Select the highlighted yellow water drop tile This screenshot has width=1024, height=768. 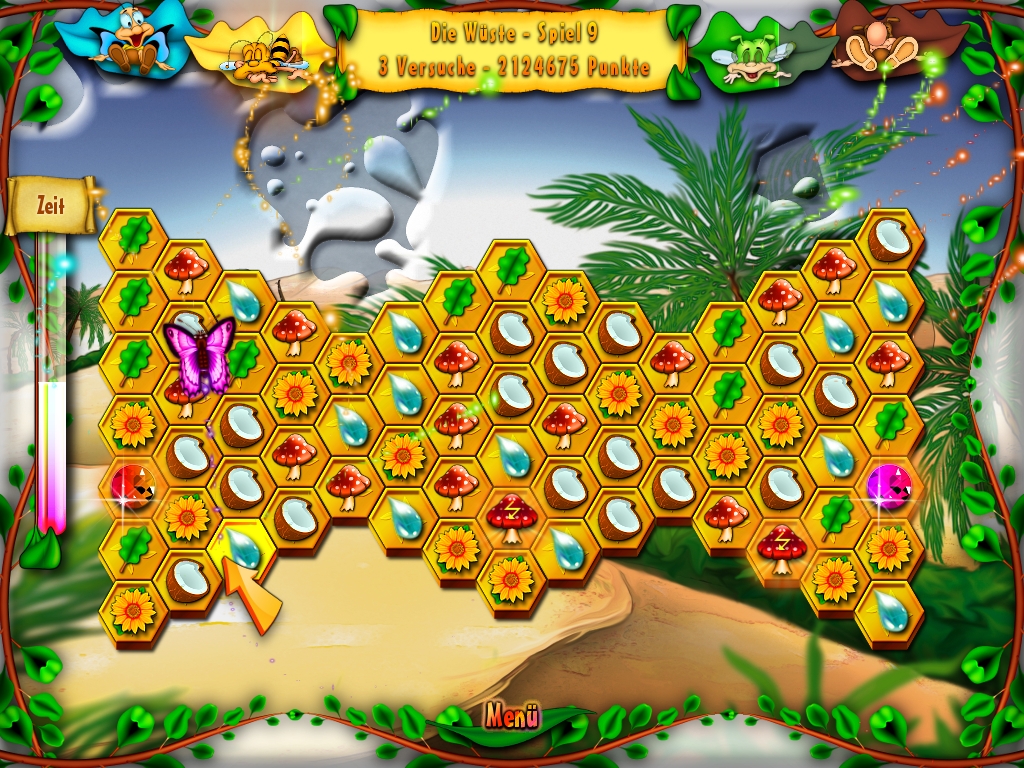coord(241,547)
